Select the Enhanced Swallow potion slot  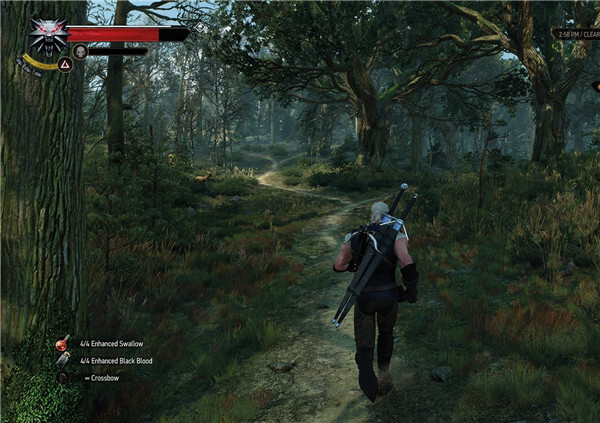[63, 344]
